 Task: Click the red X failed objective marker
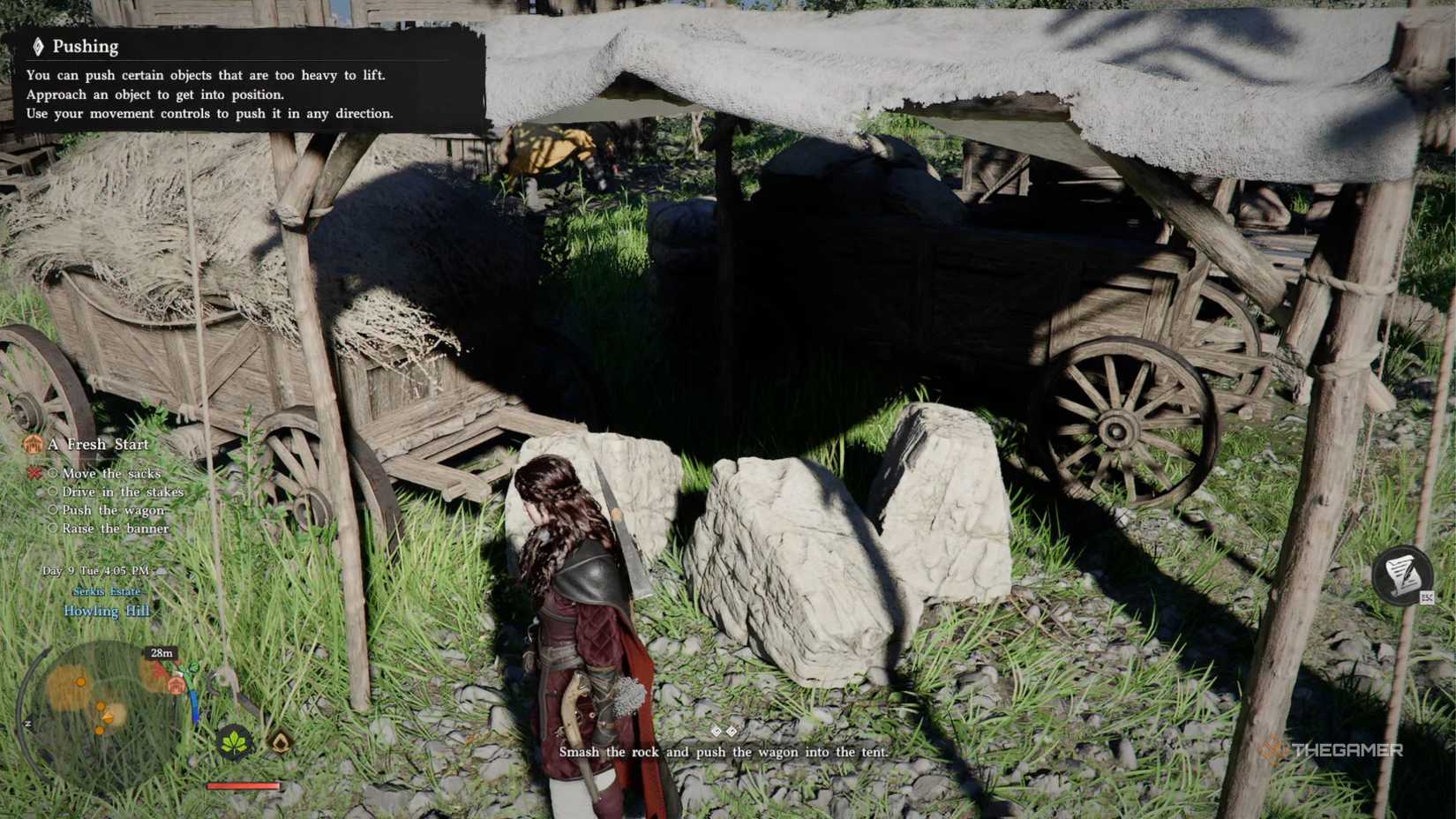point(34,474)
